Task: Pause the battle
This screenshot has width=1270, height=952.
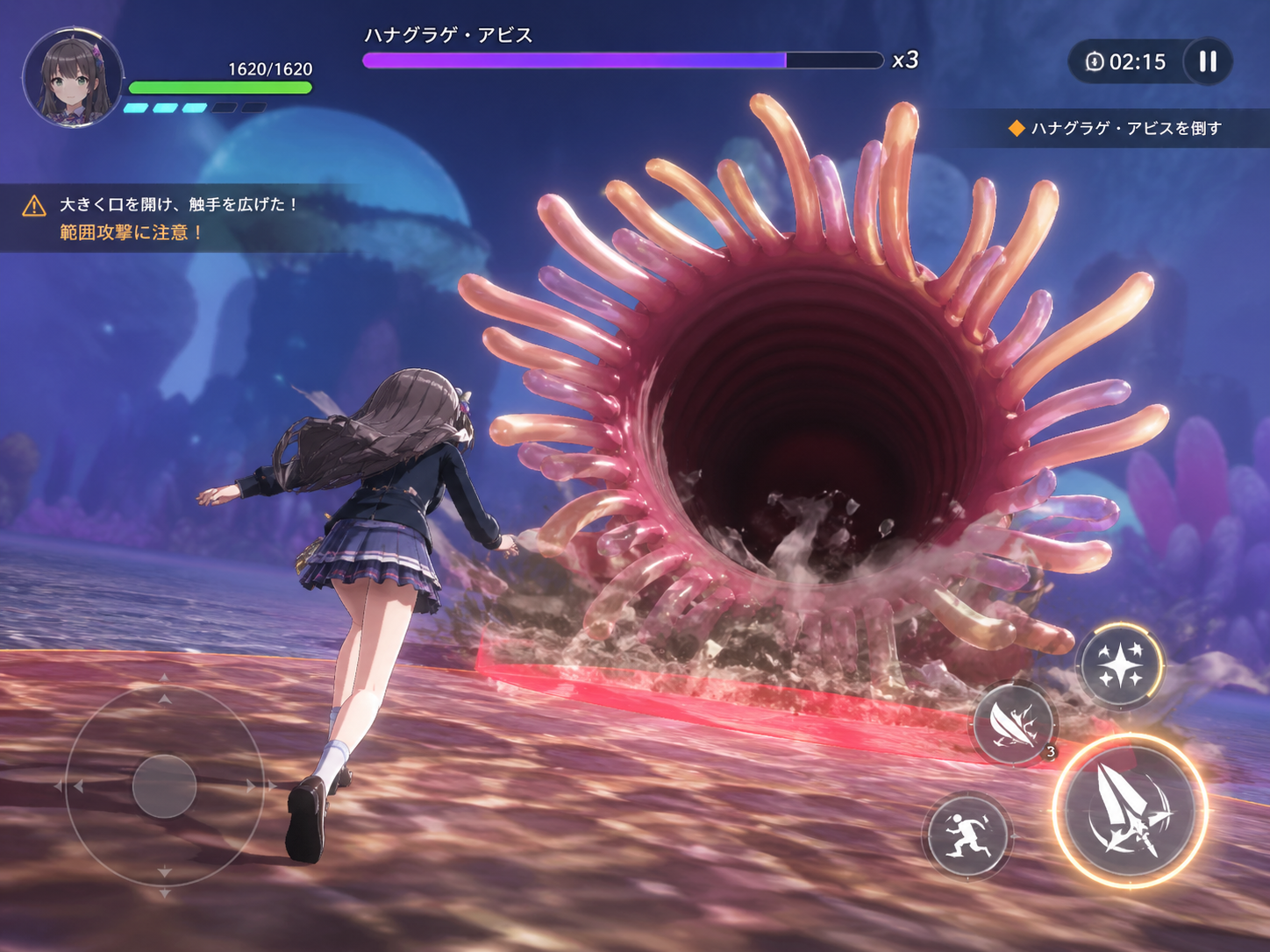Action: click(x=1208, y=61)
